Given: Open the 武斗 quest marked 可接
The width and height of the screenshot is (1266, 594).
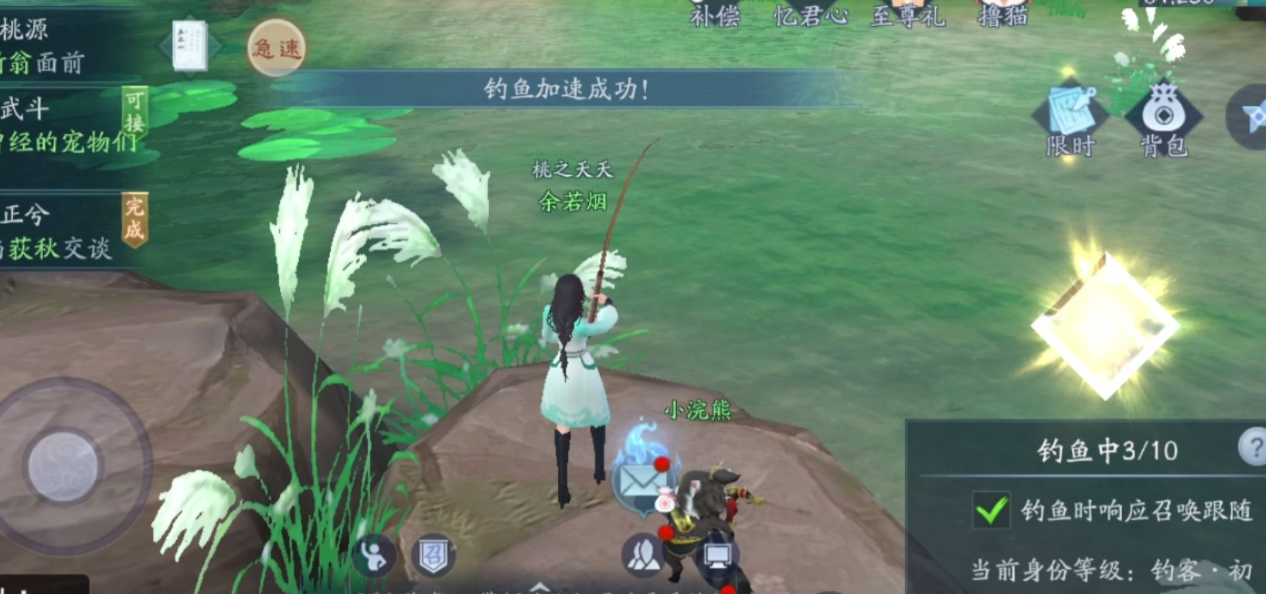Looking at the screenshot, I should (70, 125).
